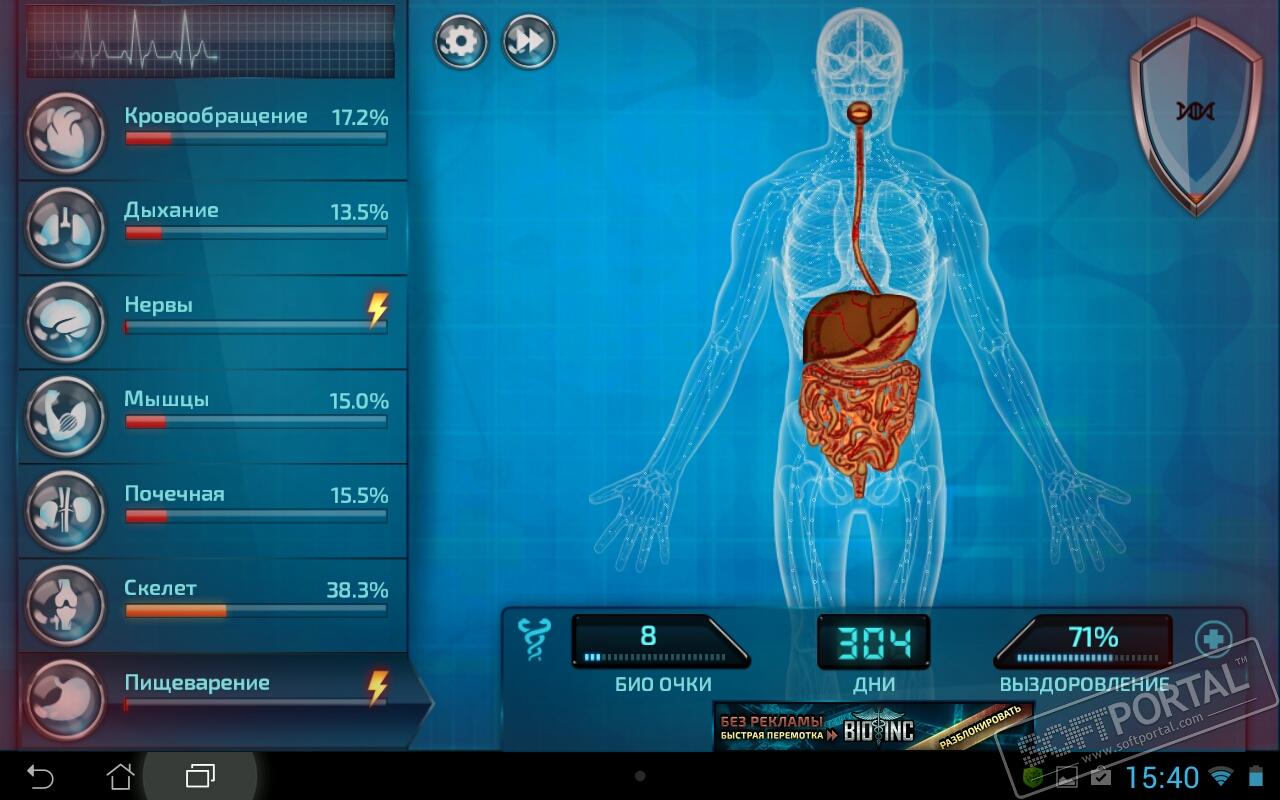Select the Пищеварение system row
Viewport: 1280px width, 800px height.
click(213, 698)
